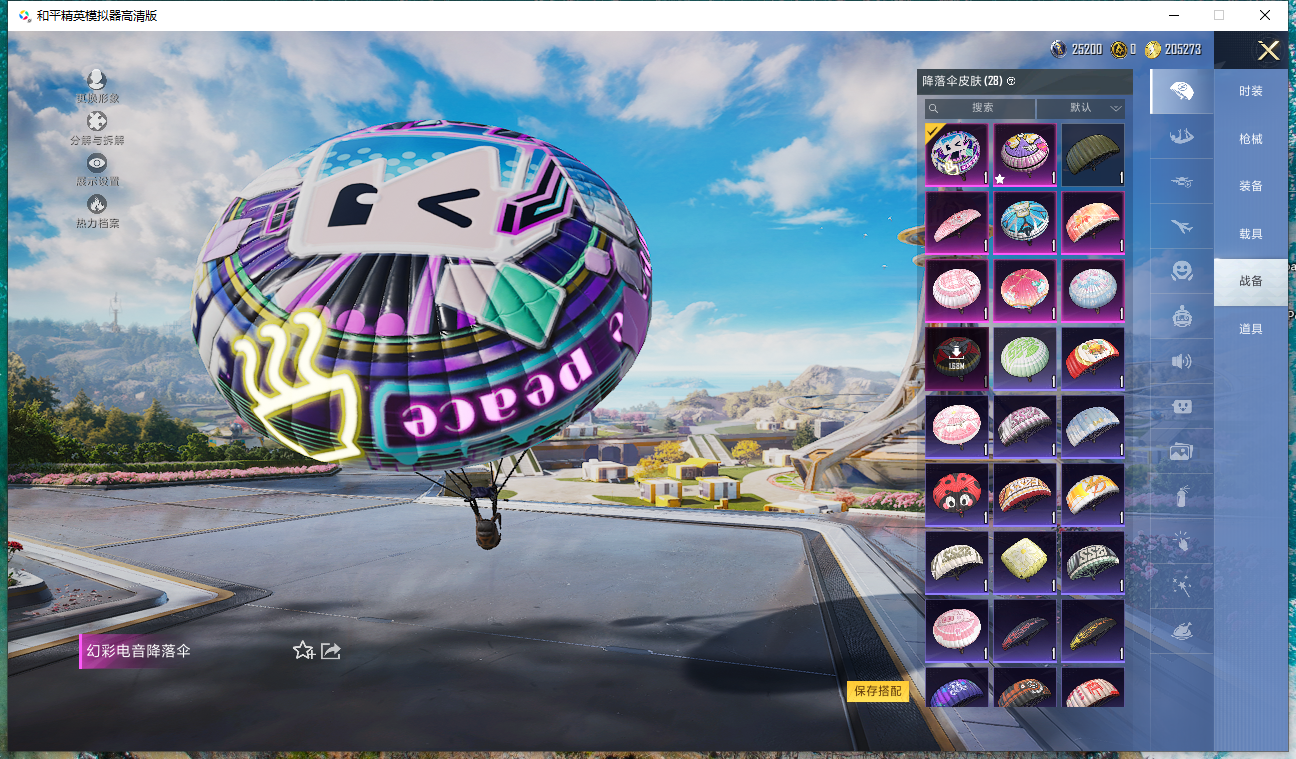Click the share arrow icon beside the star
The image size is (1296, 759).
point(331,651)
